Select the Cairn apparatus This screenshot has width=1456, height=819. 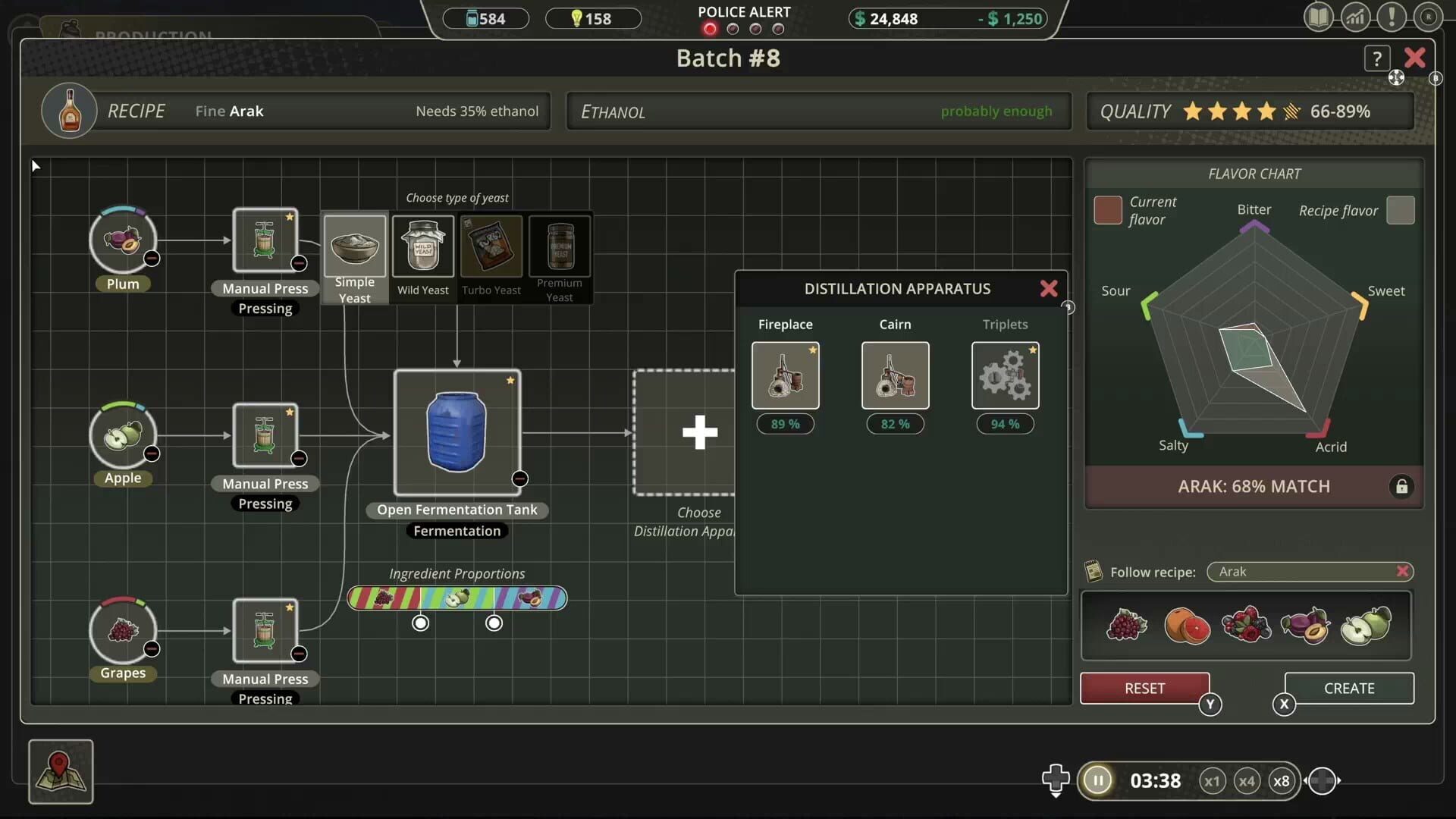click(x=895, y=375)
